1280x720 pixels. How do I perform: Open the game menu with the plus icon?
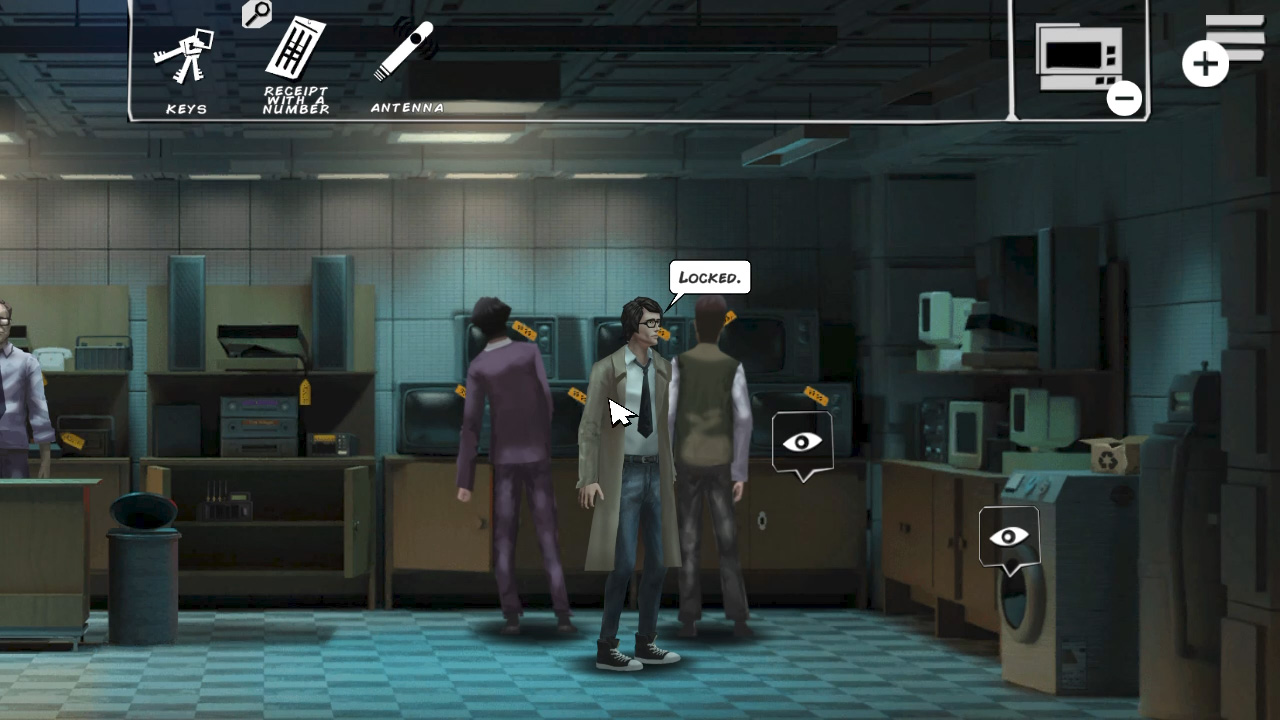click(x=1205, y=63)
